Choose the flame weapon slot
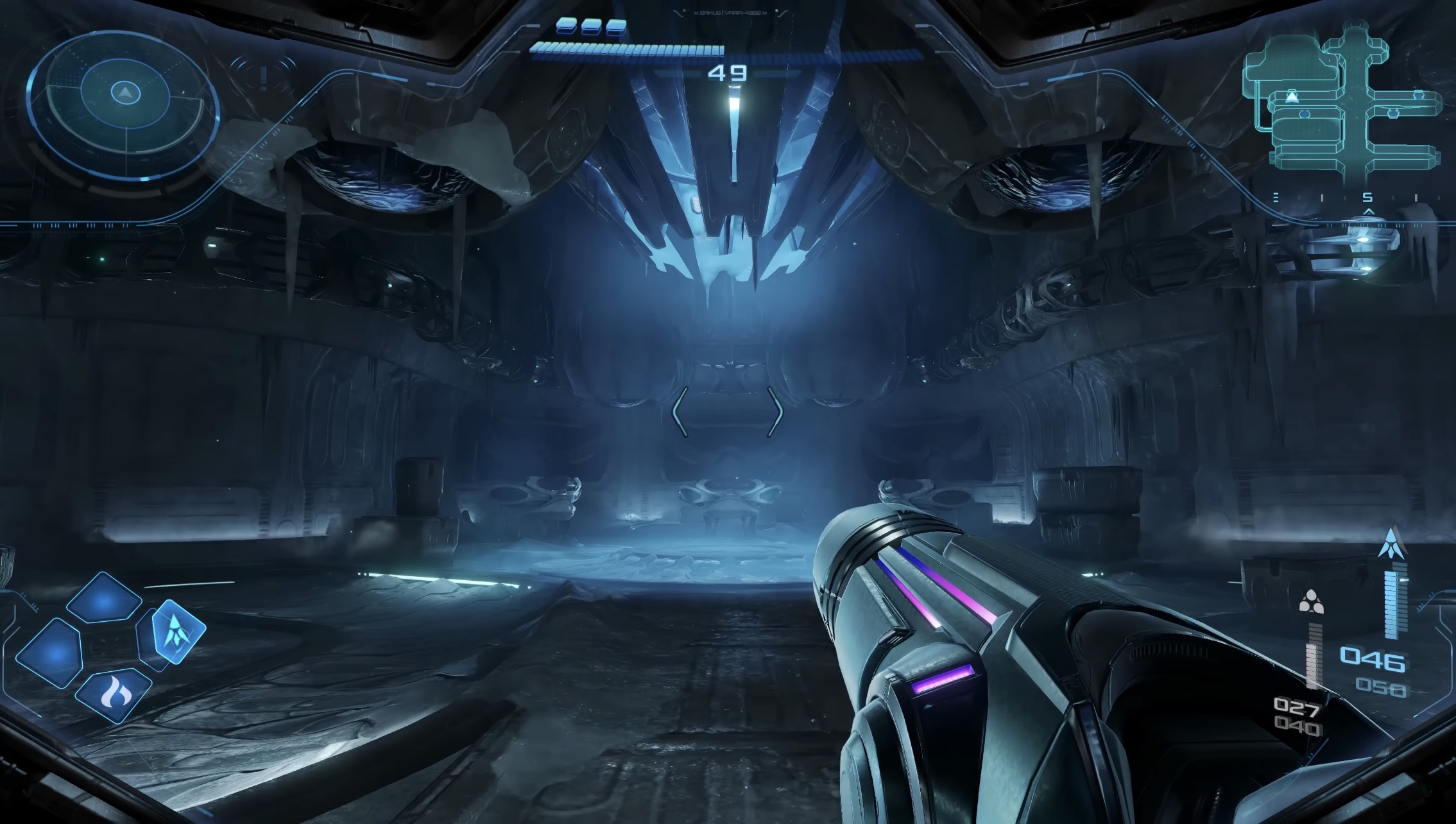The image size is (1456, 824). pos(114,694)
